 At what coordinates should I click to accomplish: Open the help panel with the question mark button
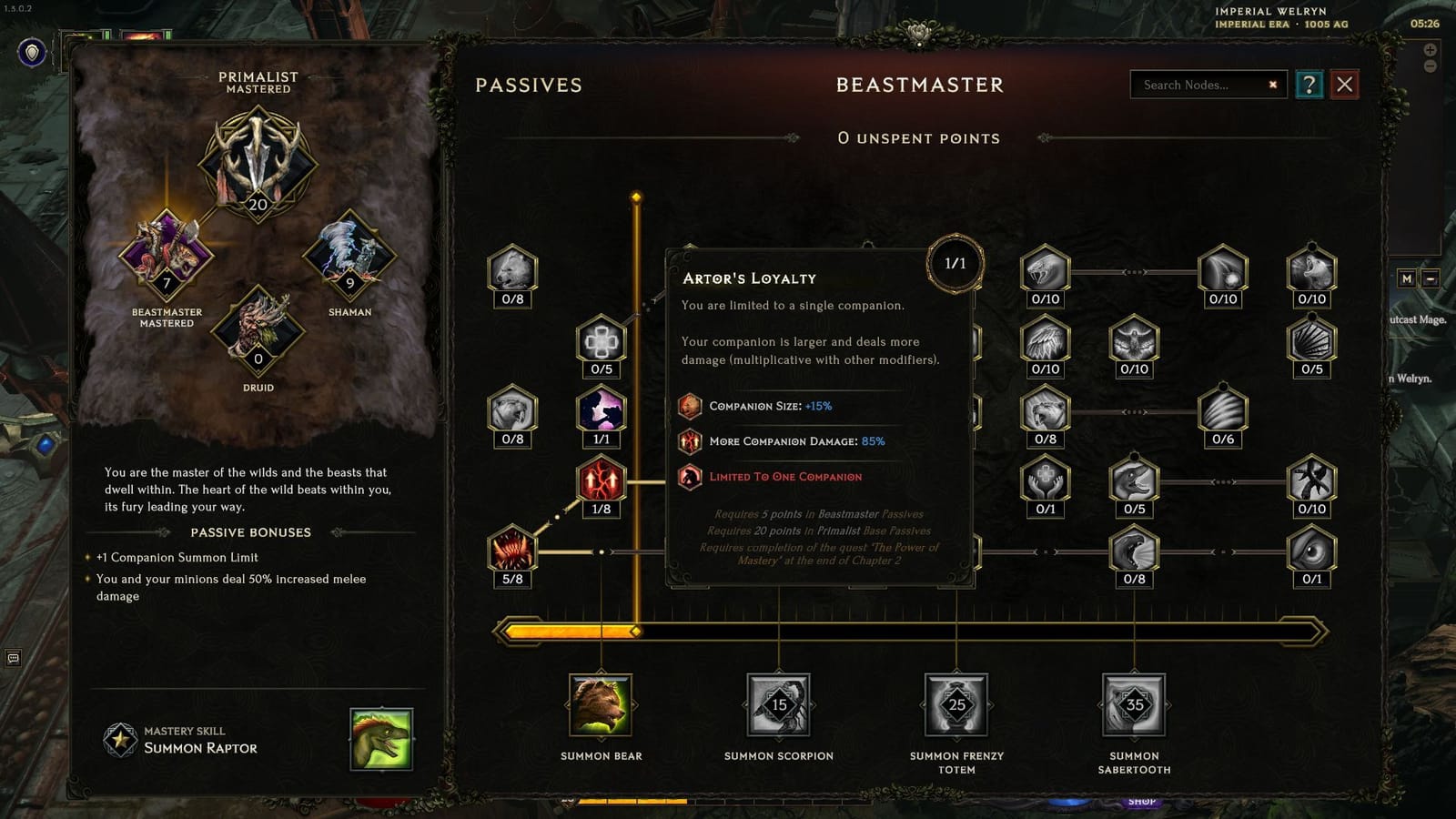1309,85
